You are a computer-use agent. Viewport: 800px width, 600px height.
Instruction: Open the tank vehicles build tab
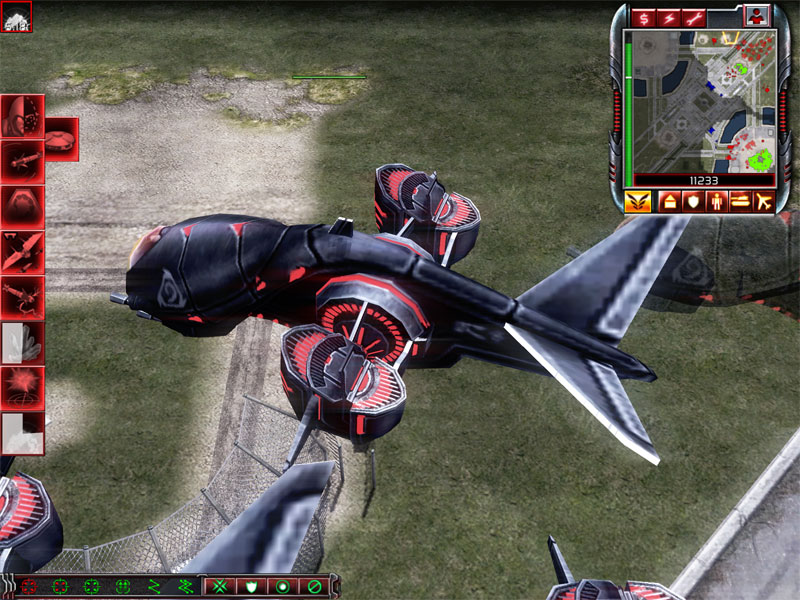click(740, 202)
